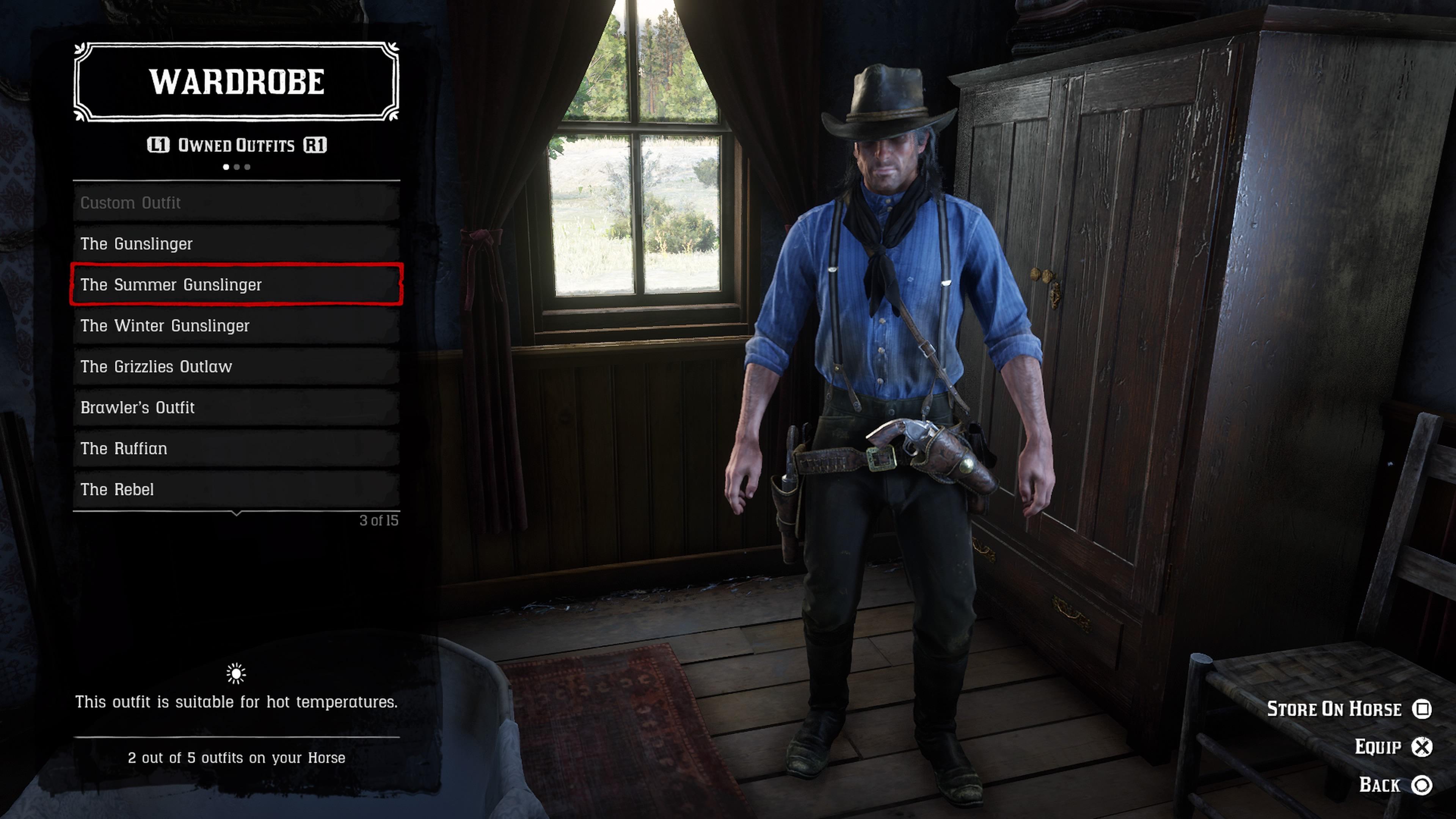Choose The Grizzlies Outlaw outfit
Image resolution: width=1456 pixels, height=819 pixels.
point(236,366)
